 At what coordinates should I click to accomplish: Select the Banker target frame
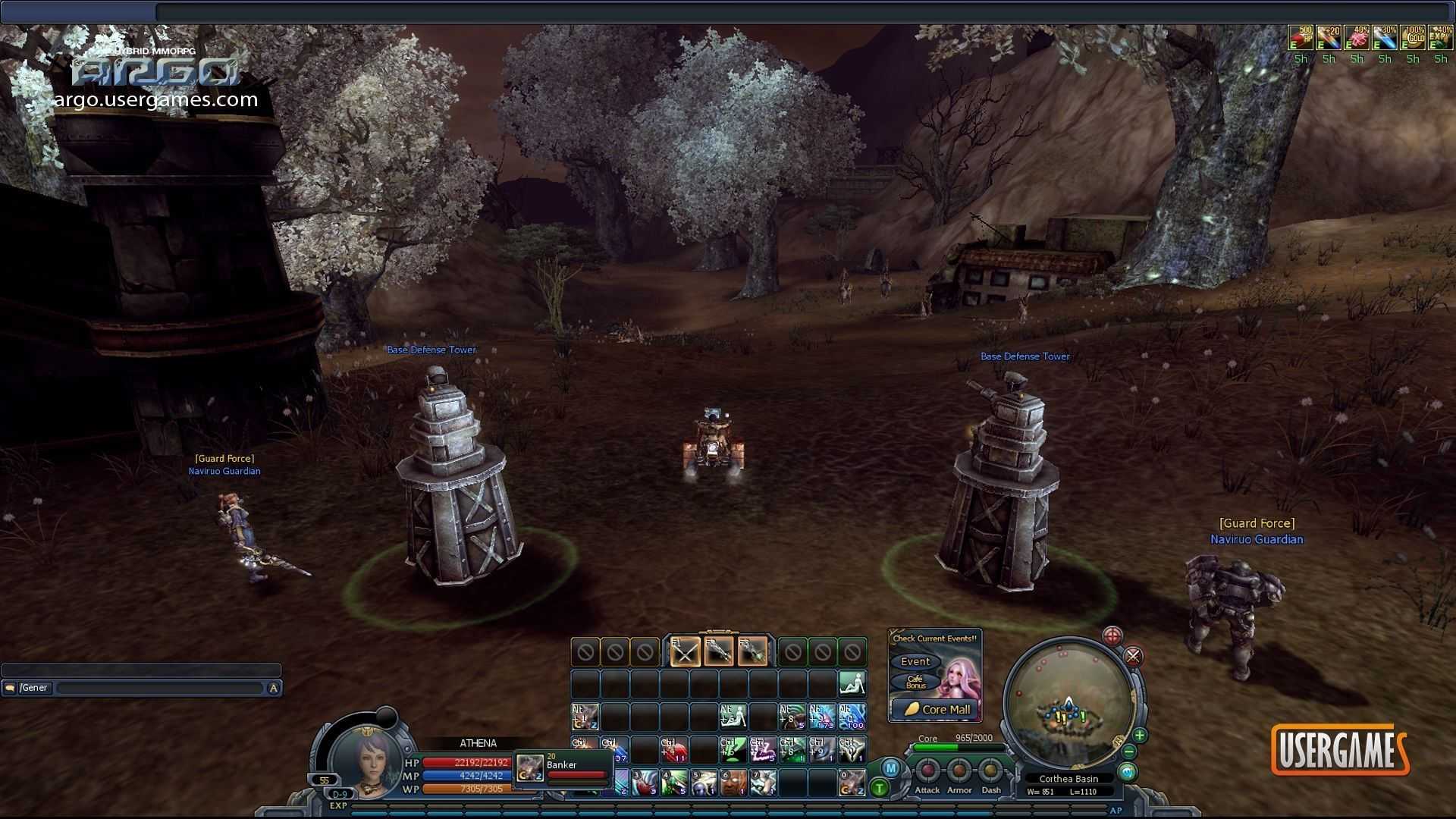(563, 767)
